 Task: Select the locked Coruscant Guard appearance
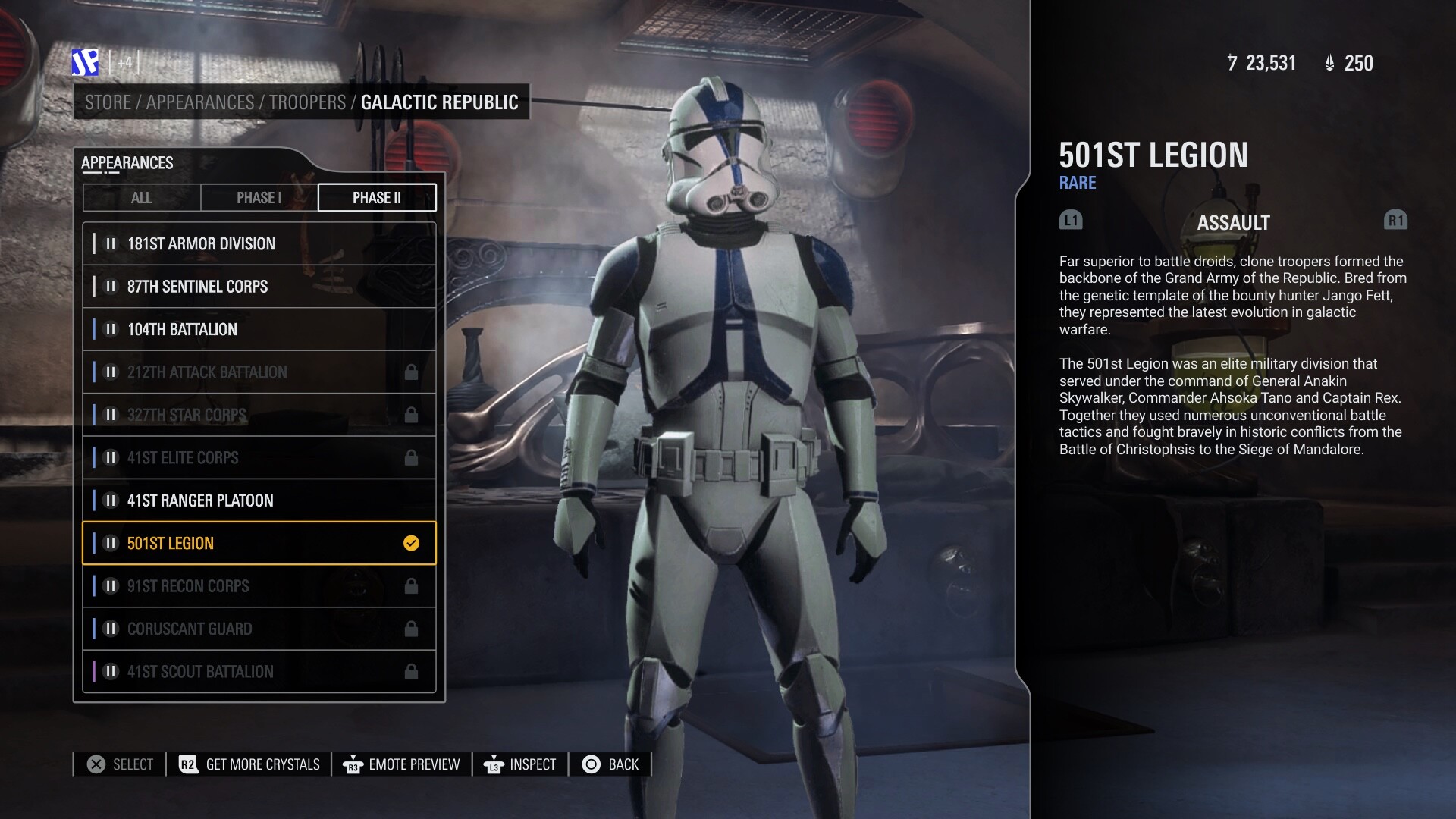[x=259, y=629]
